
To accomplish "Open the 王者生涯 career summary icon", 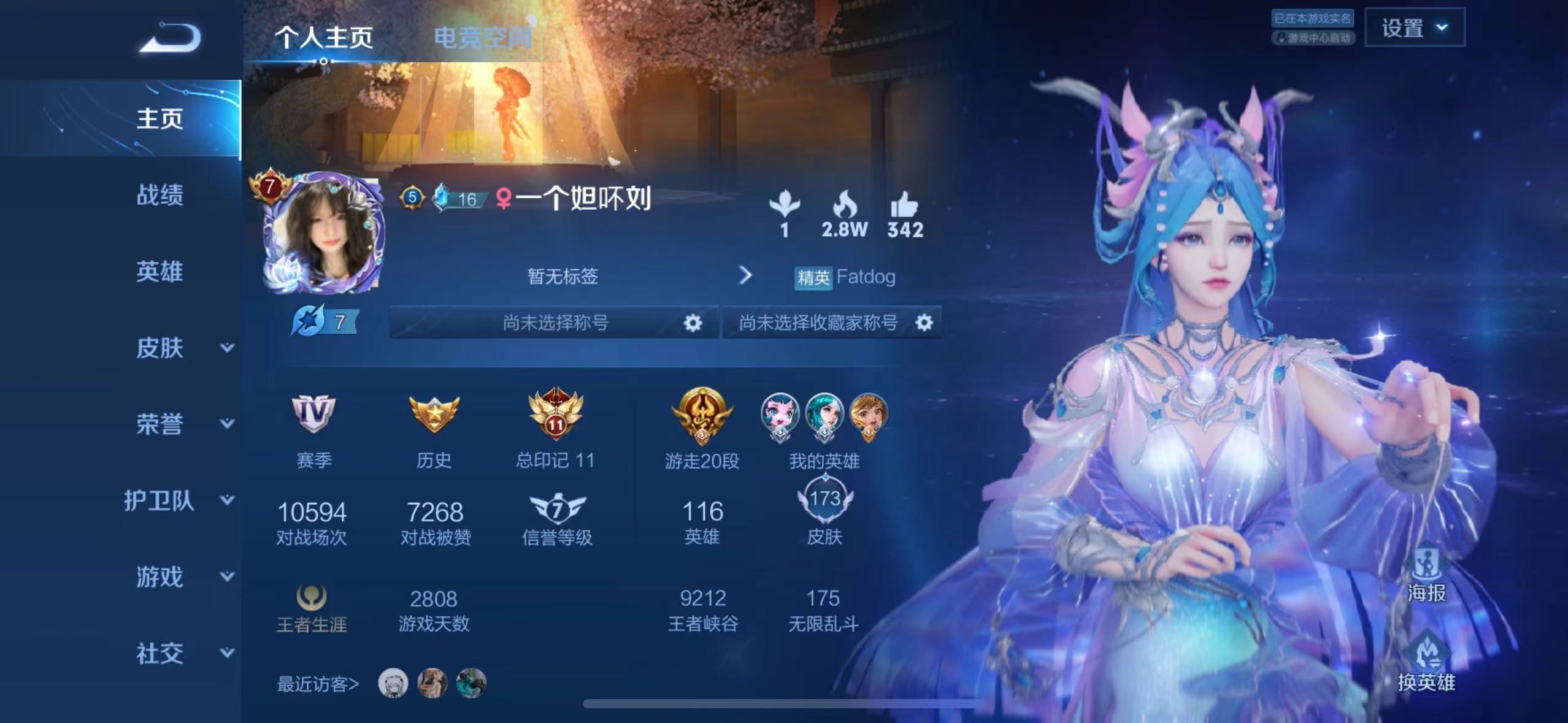I will [x=313, y=598].
